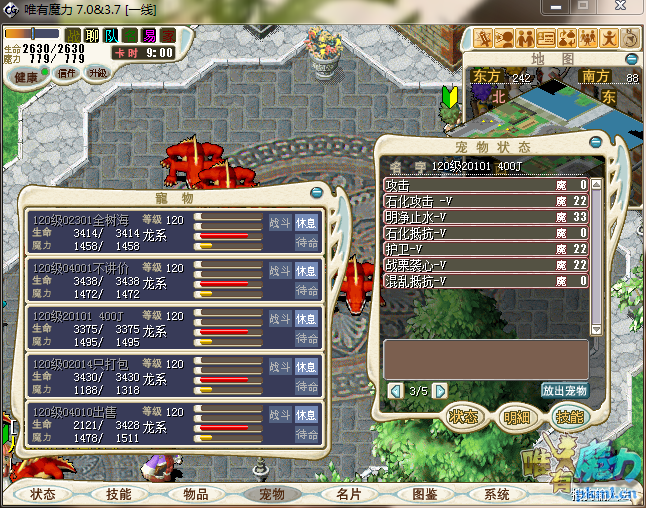Switch to the 明細 pet details tab
The image size is (646, 508).
click(517, 416)
